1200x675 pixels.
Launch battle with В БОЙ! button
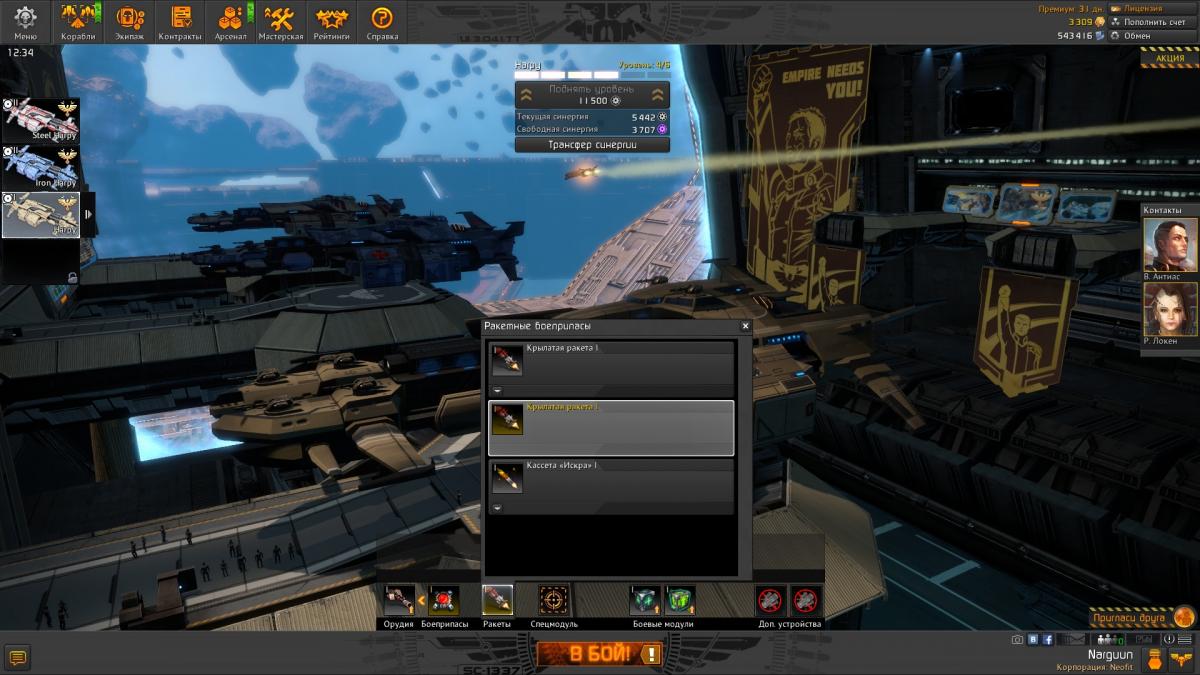coord(600,654)
